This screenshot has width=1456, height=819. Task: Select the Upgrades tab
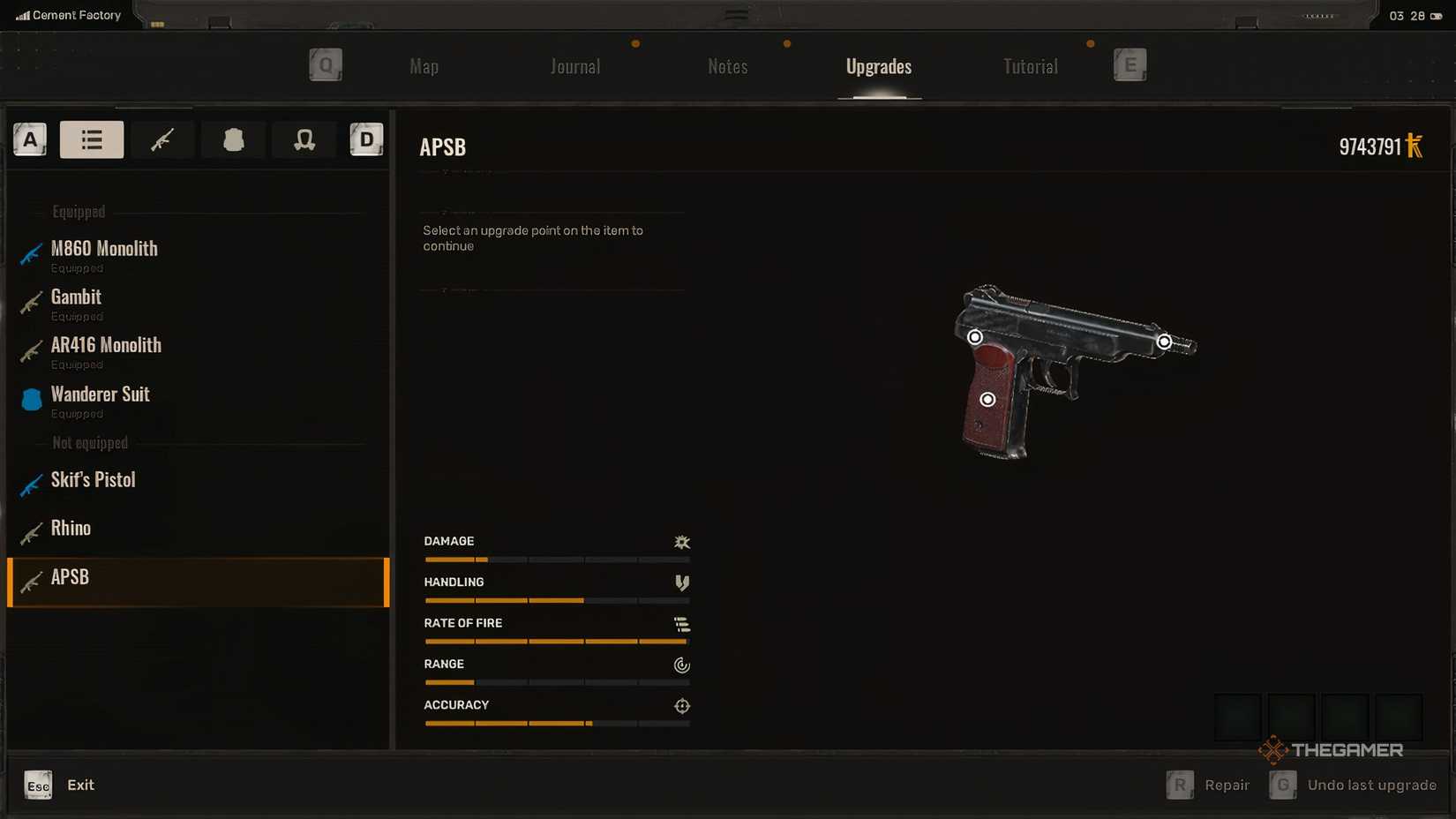[879, 67]
